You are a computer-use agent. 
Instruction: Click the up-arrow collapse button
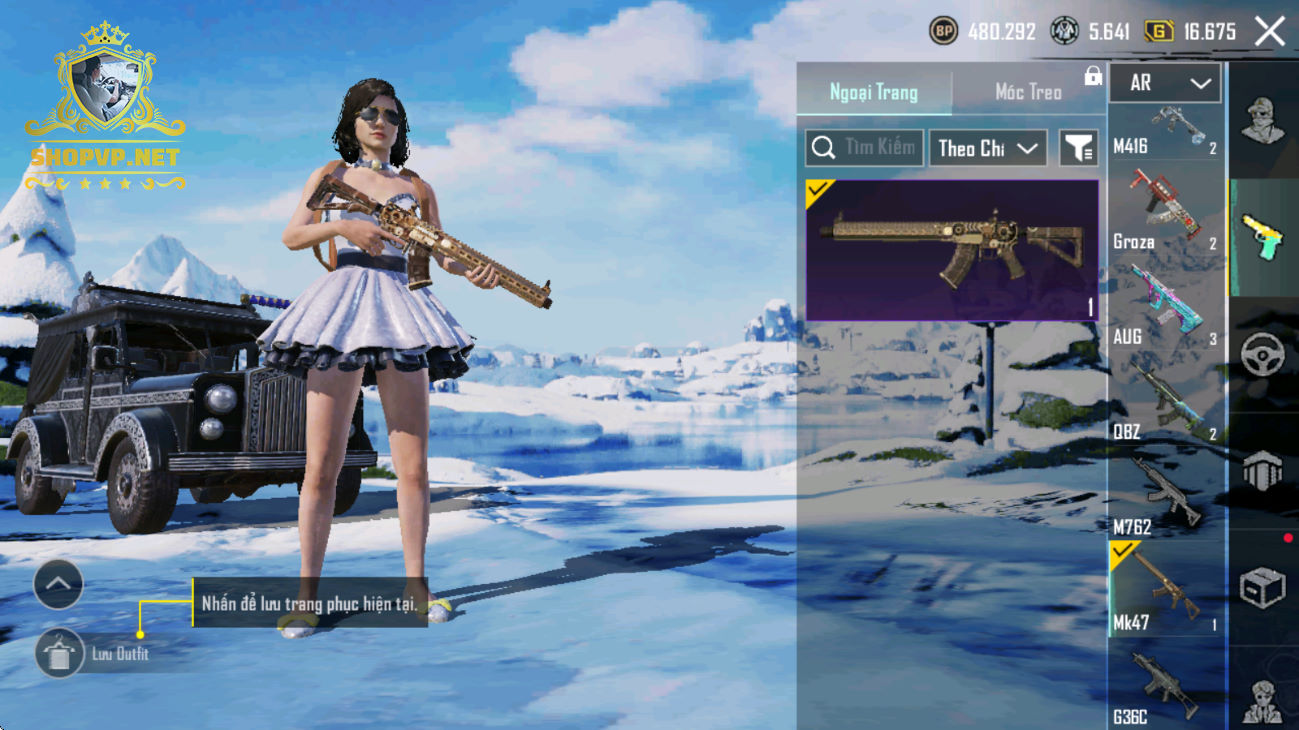58,584
